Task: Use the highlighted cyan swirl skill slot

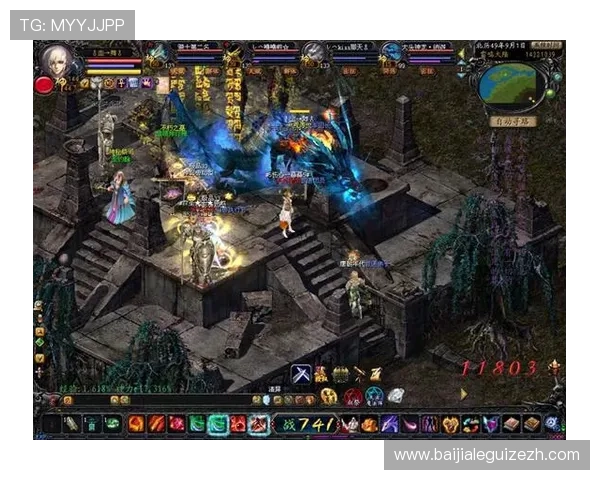Action: pos(218,424)
